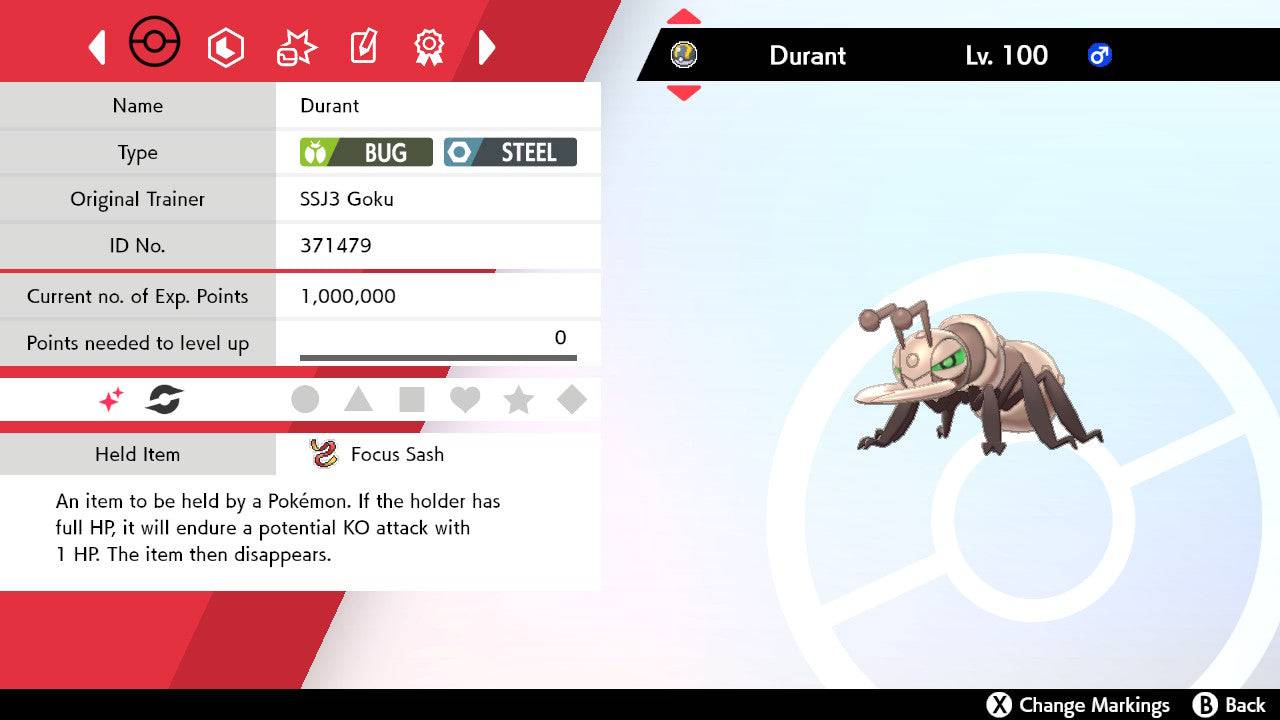Toggle the circle marking

coord(305,400)
